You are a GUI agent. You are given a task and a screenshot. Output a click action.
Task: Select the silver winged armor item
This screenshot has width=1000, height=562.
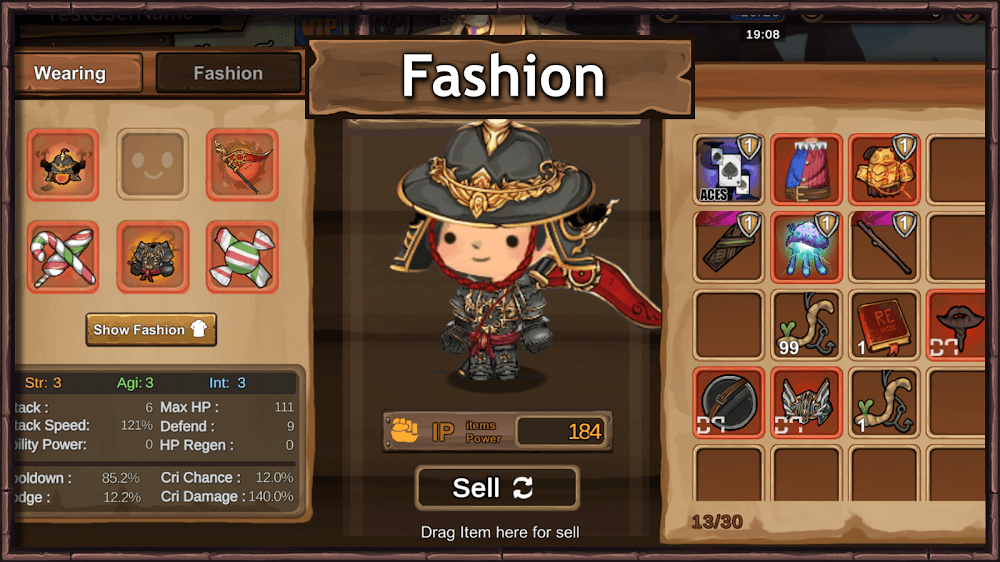(x=807, y=402)
